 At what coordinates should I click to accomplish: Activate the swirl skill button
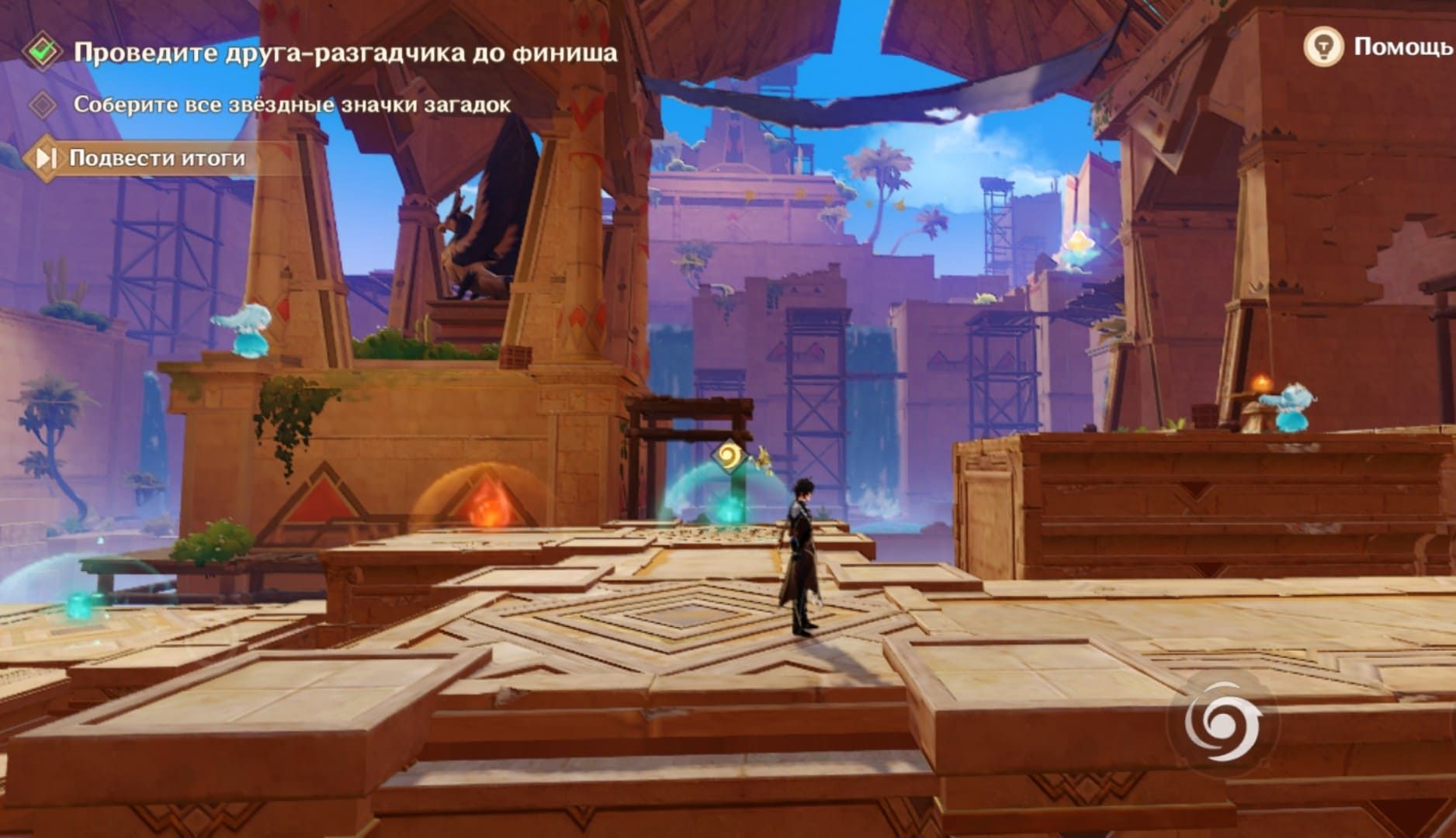1221,725
